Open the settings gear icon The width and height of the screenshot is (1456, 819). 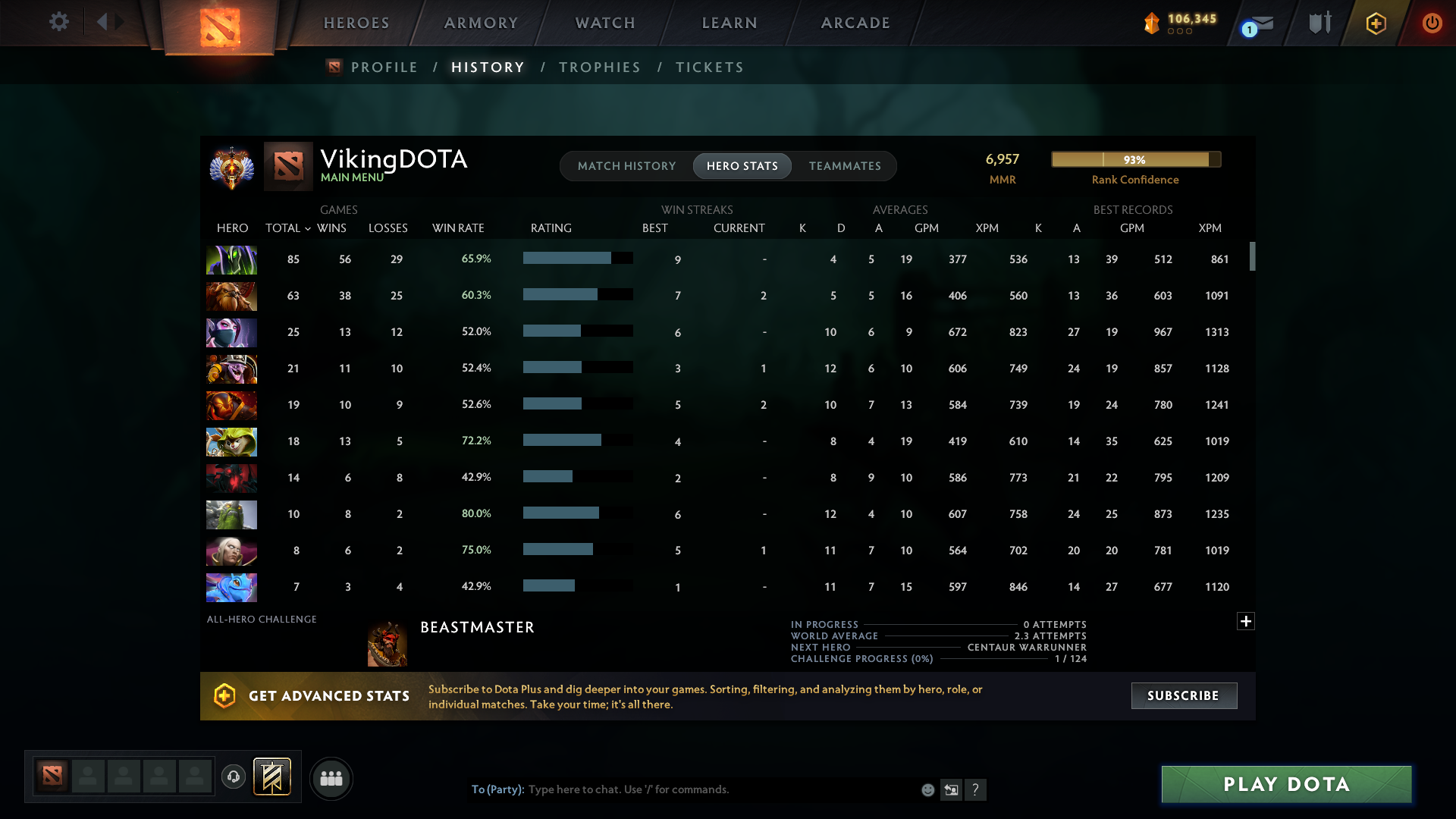point(59,22)
